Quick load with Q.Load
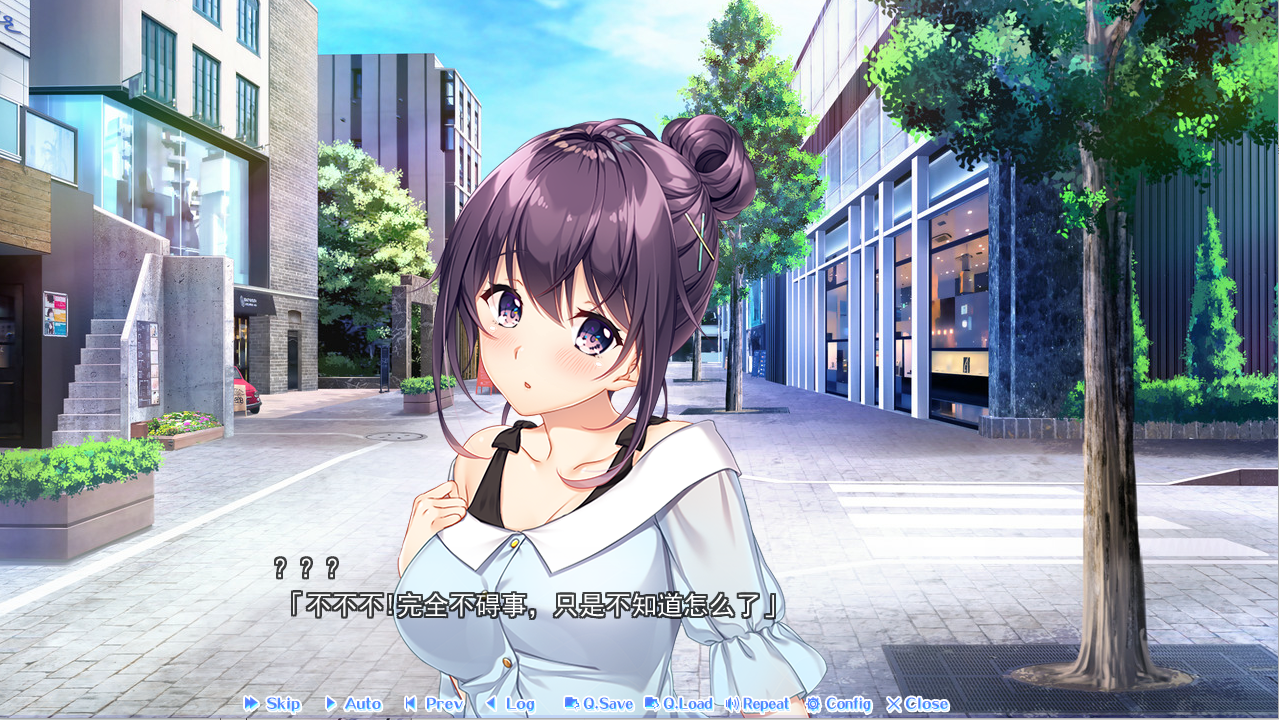The height and width of the screenshot is (720, 1279). click(678, 704)
